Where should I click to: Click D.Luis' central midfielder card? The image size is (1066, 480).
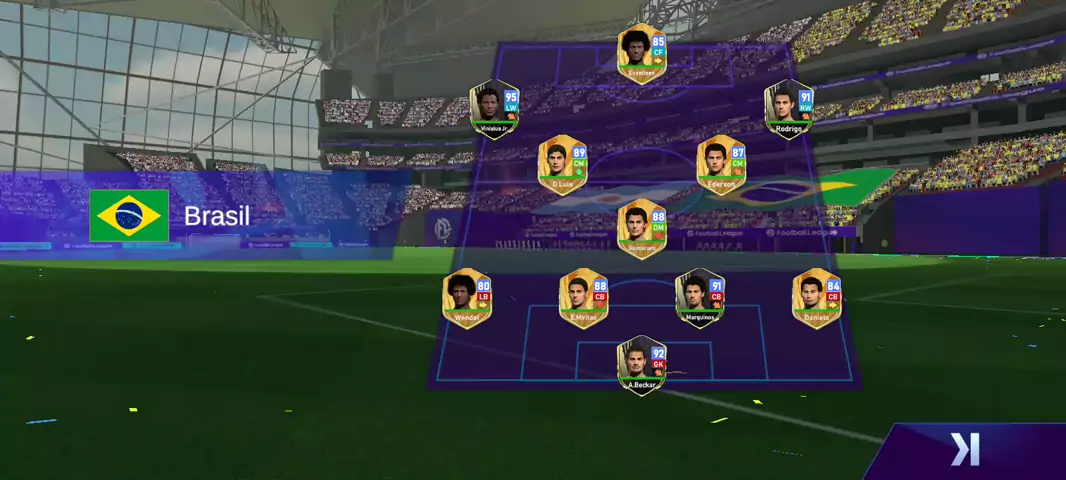[562, 165]
